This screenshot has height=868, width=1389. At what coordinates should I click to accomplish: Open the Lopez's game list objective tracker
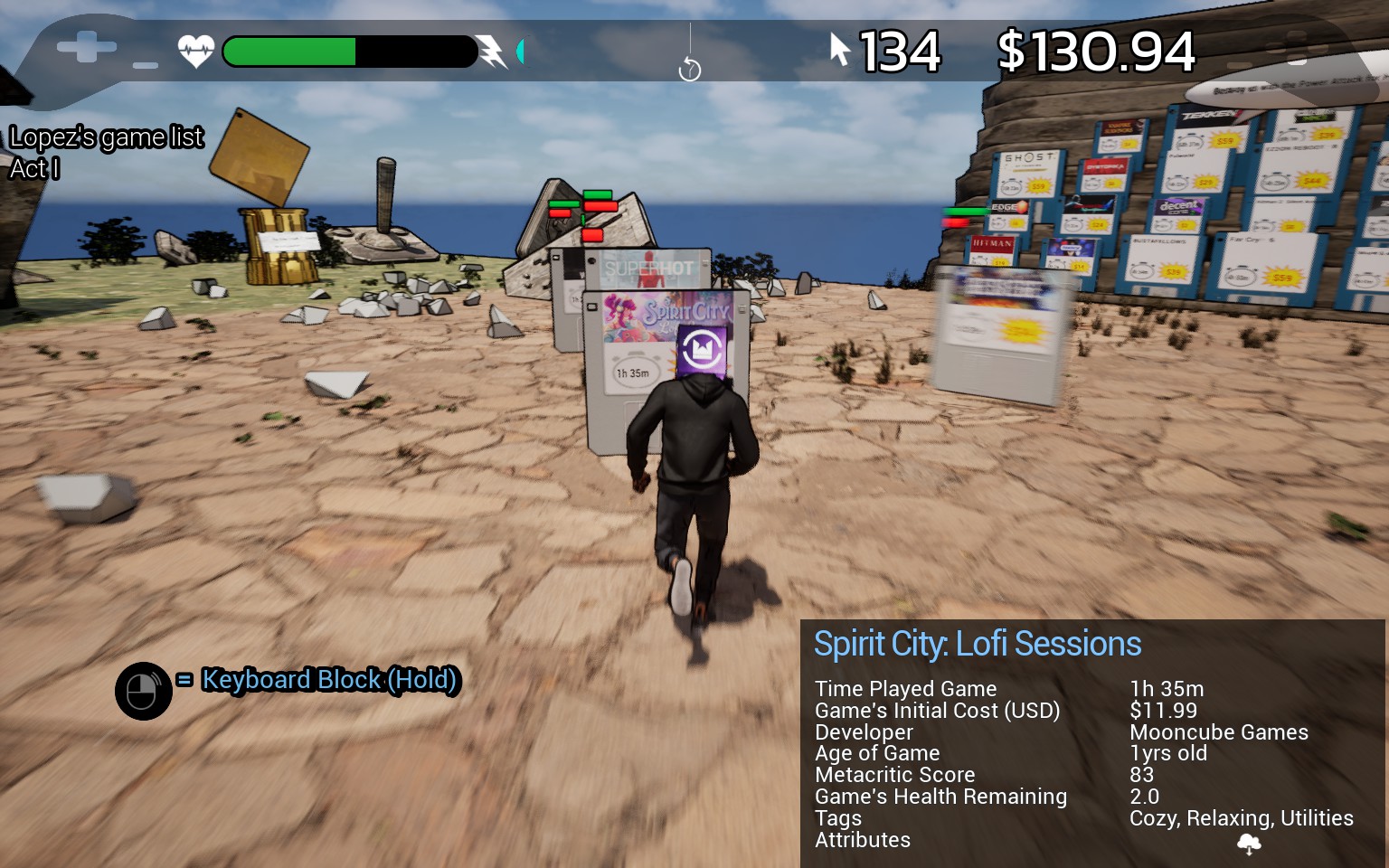pos(106,137)
